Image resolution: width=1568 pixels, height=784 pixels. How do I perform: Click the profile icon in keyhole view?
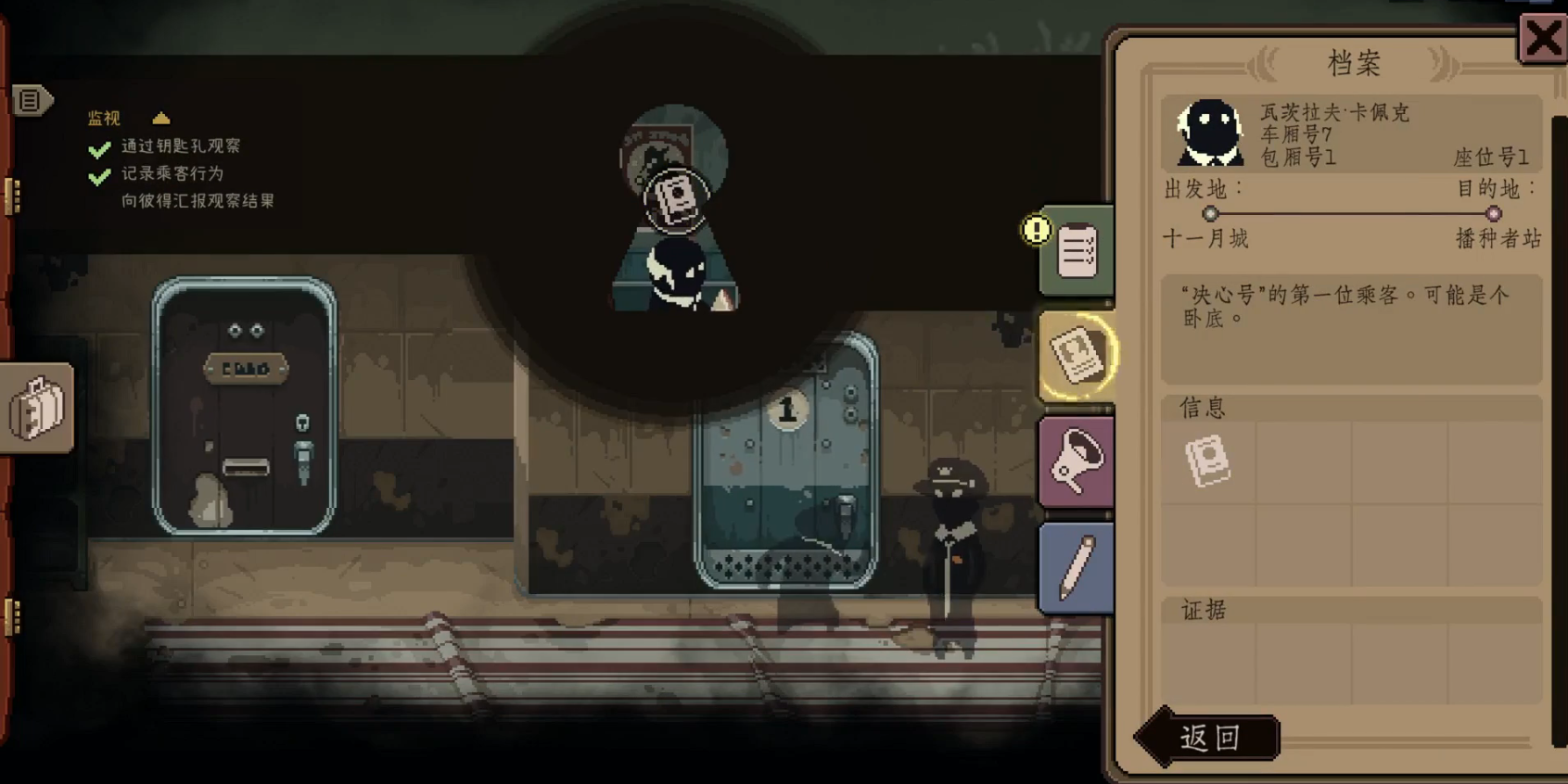click(676, 197)
